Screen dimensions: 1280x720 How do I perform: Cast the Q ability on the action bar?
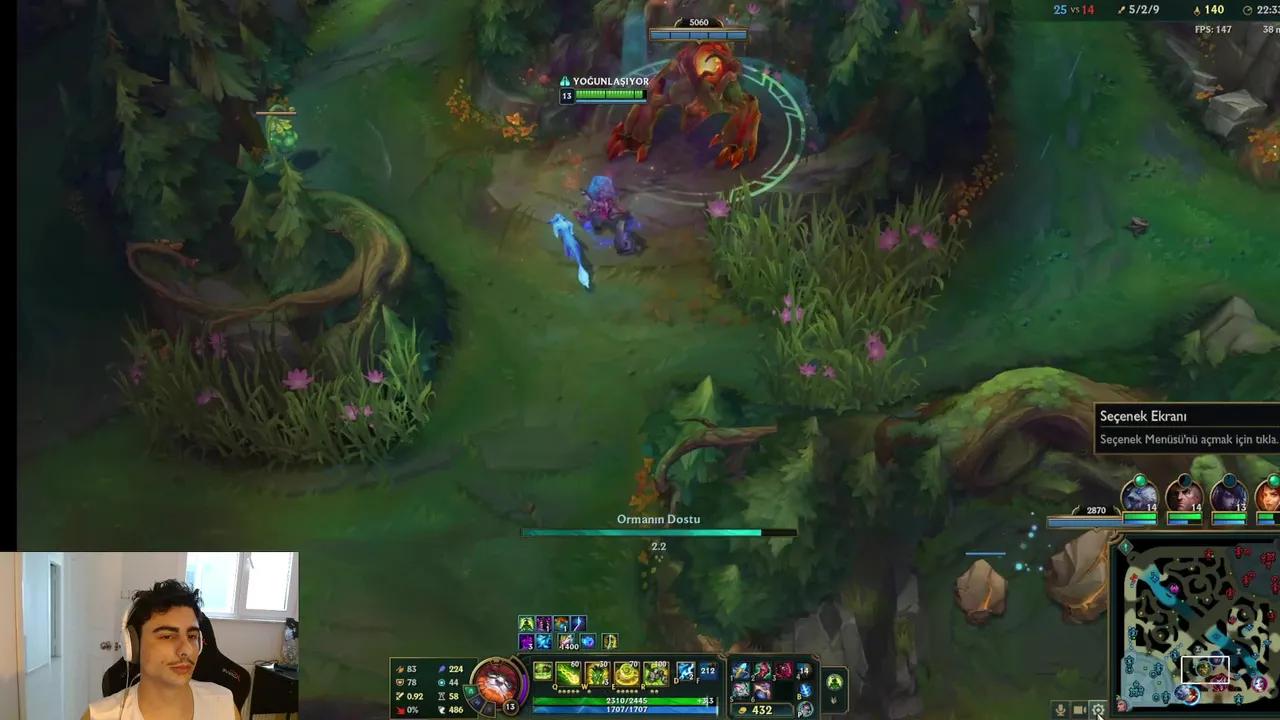click(567, 673)
